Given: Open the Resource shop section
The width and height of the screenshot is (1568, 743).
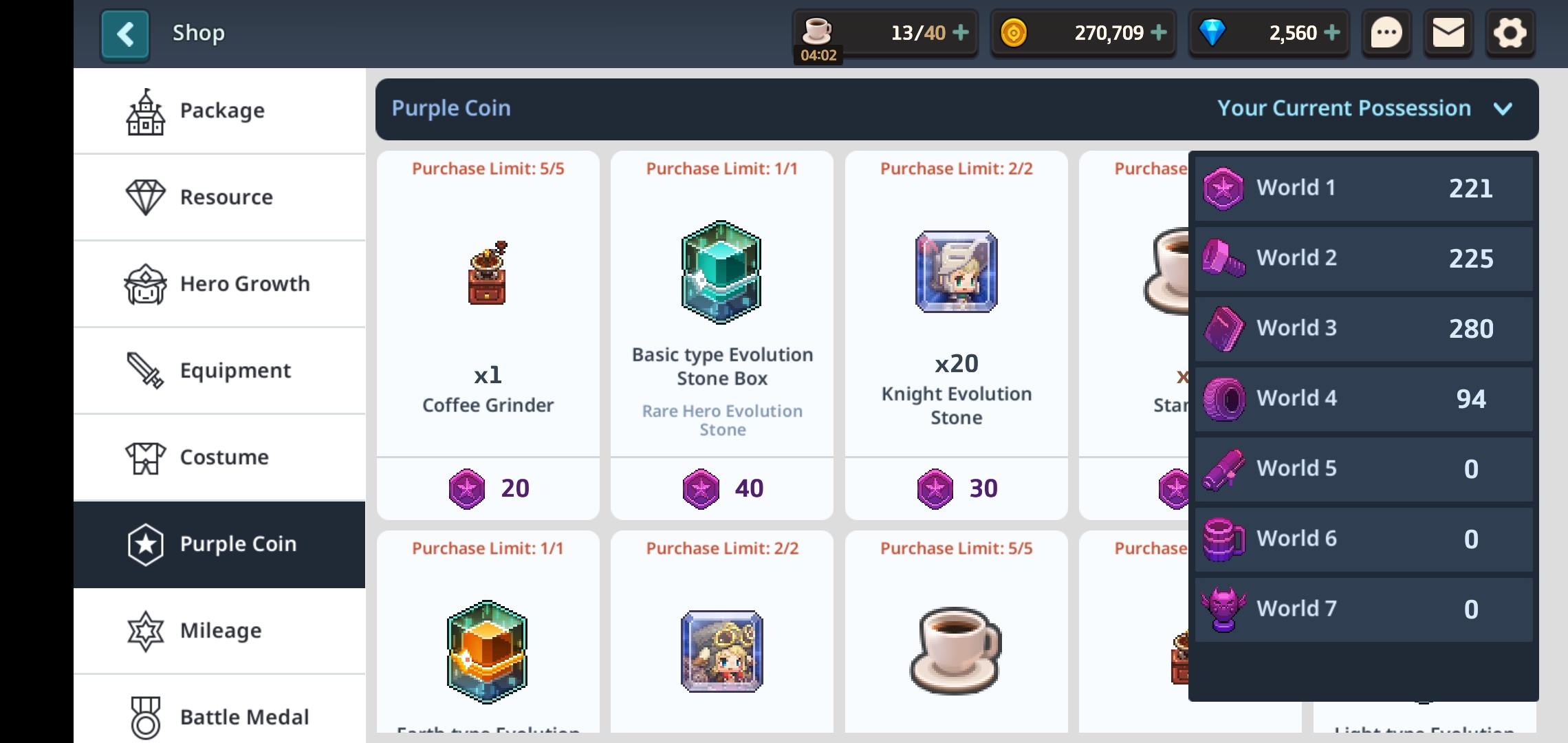Looking at the screenshot, I should 144,197.
